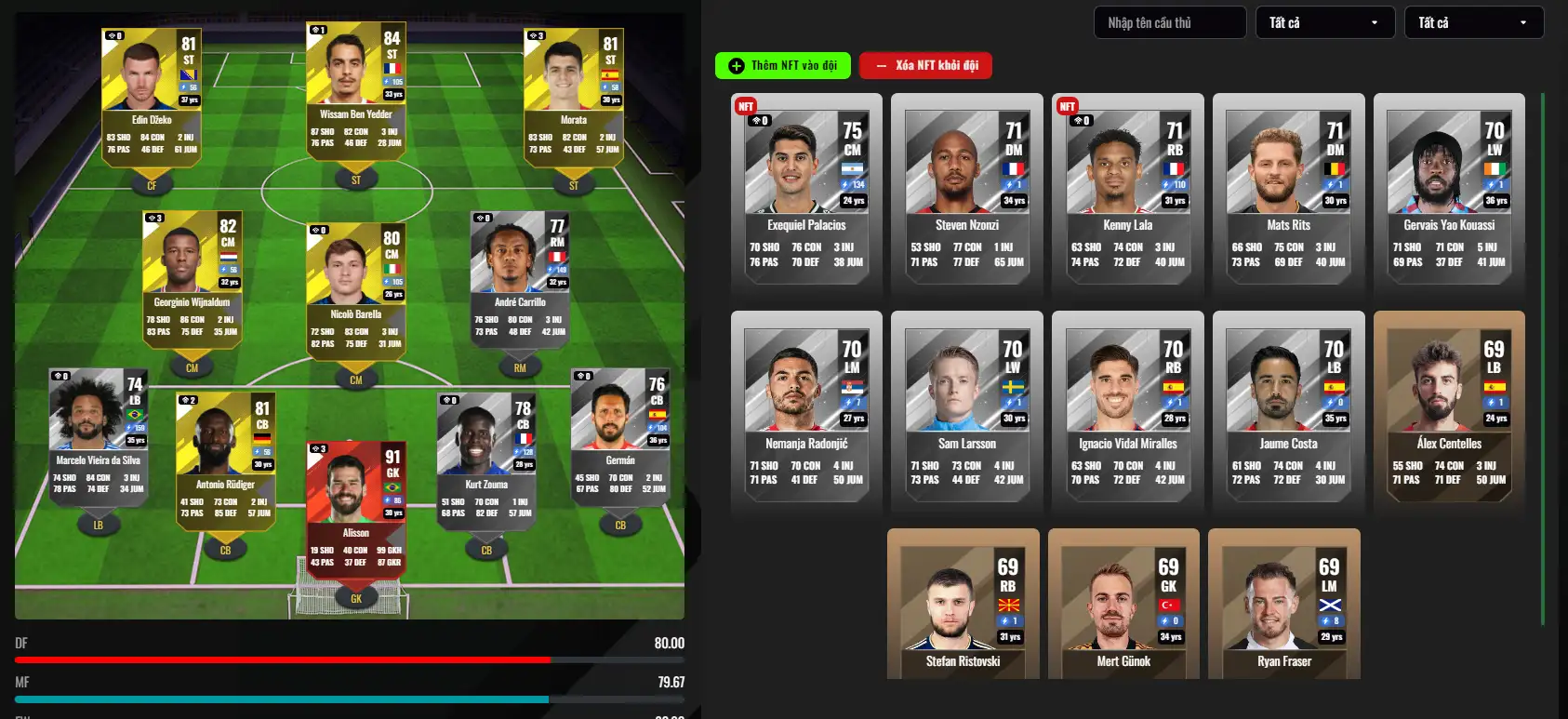Choose the Gervais Yao Kouassi card
This screenshot has height=719, width=1568.
point(1449,193)
